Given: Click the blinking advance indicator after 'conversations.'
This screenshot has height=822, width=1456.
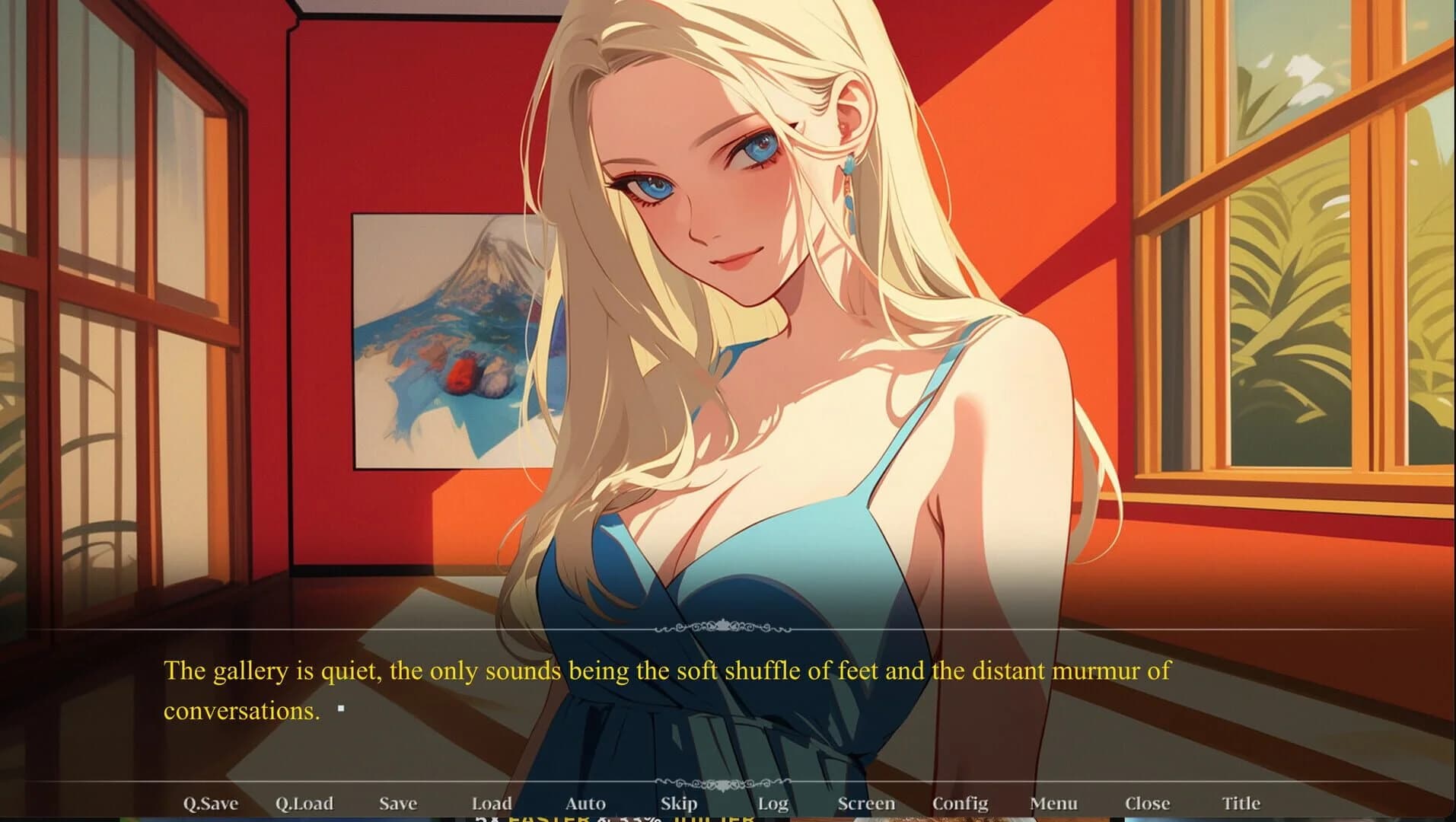Looking at the screenshot, I should [x=341, y=709].
